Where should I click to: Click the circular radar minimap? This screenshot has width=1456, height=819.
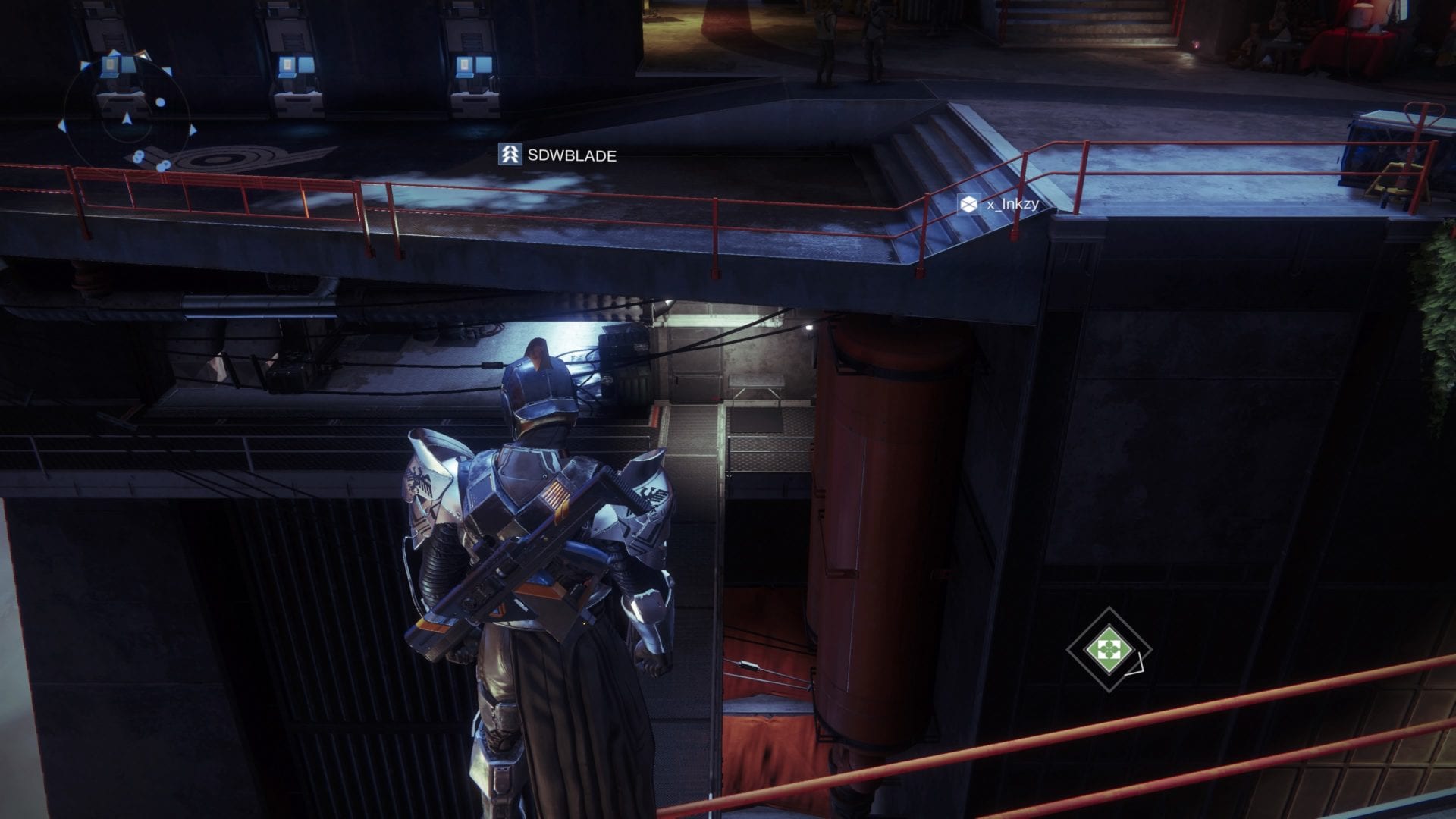pos(127,114)
